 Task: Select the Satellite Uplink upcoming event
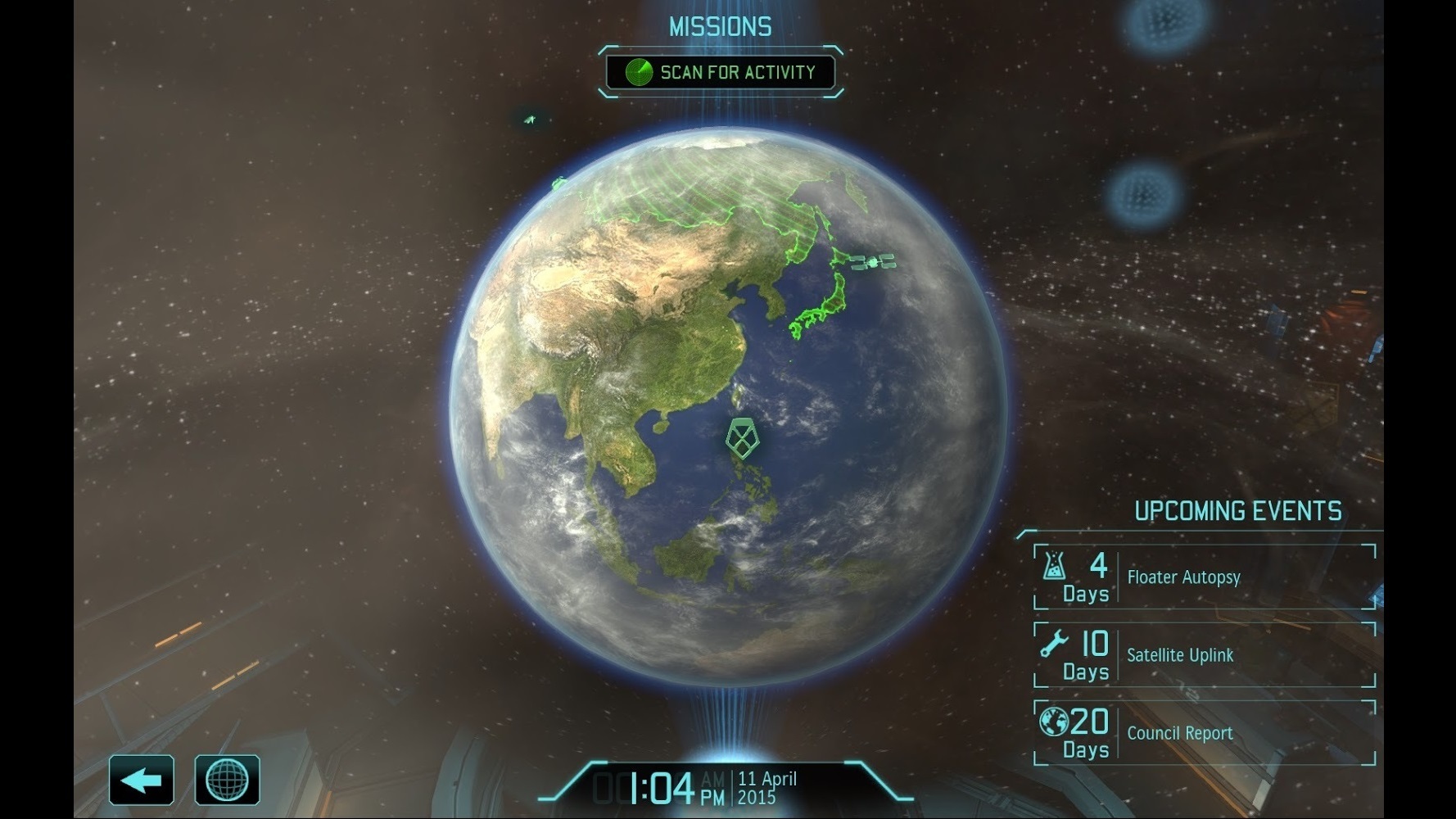[x=1204, y=655]
